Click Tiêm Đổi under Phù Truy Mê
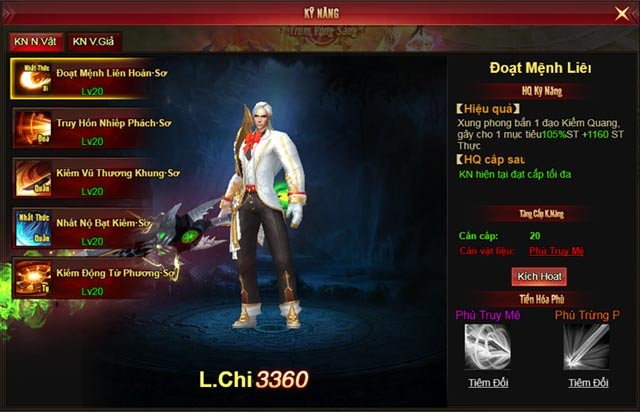 tap(488, 382)
